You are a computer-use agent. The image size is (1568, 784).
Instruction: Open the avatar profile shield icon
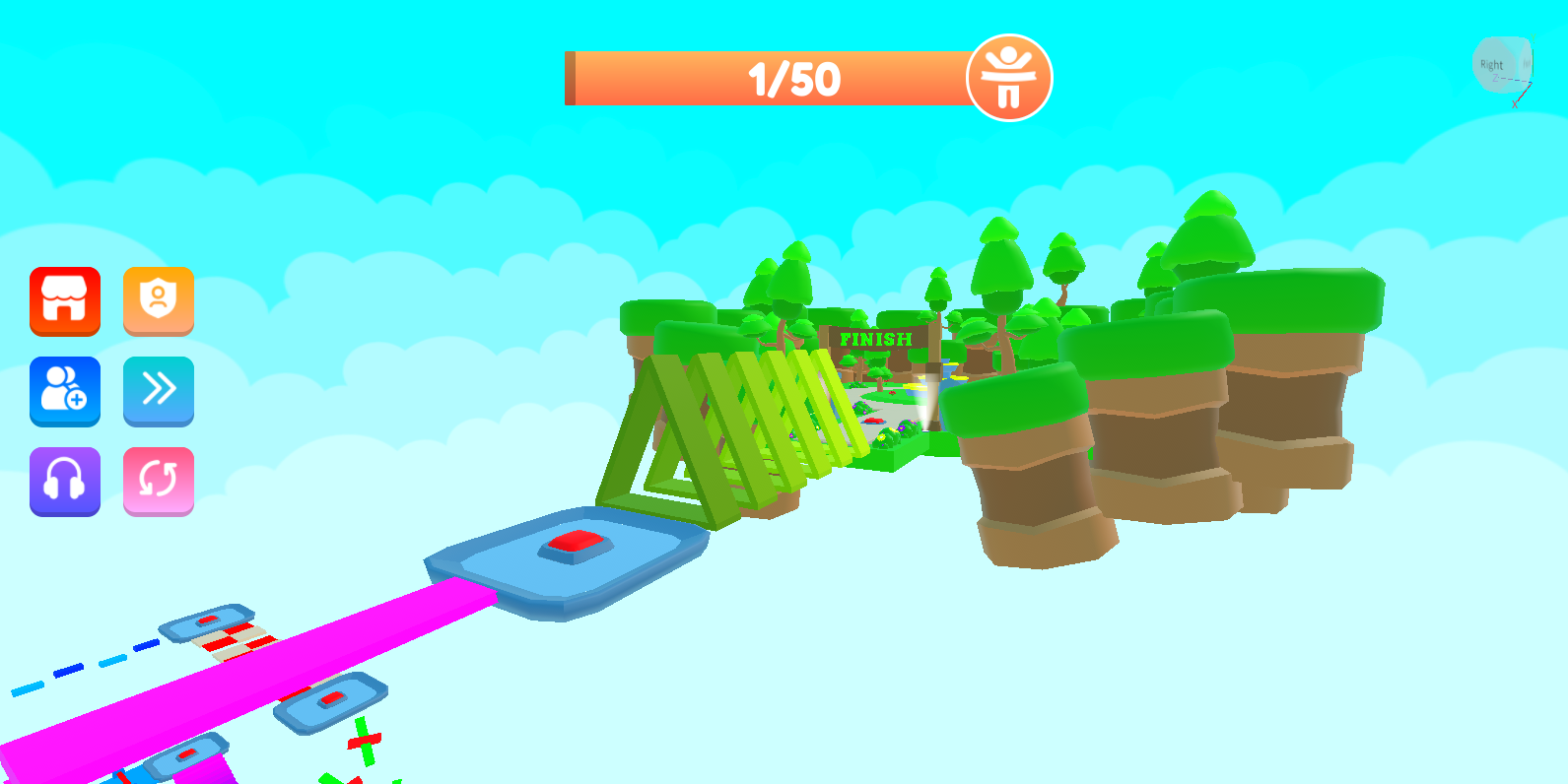(x=159, y=302)
